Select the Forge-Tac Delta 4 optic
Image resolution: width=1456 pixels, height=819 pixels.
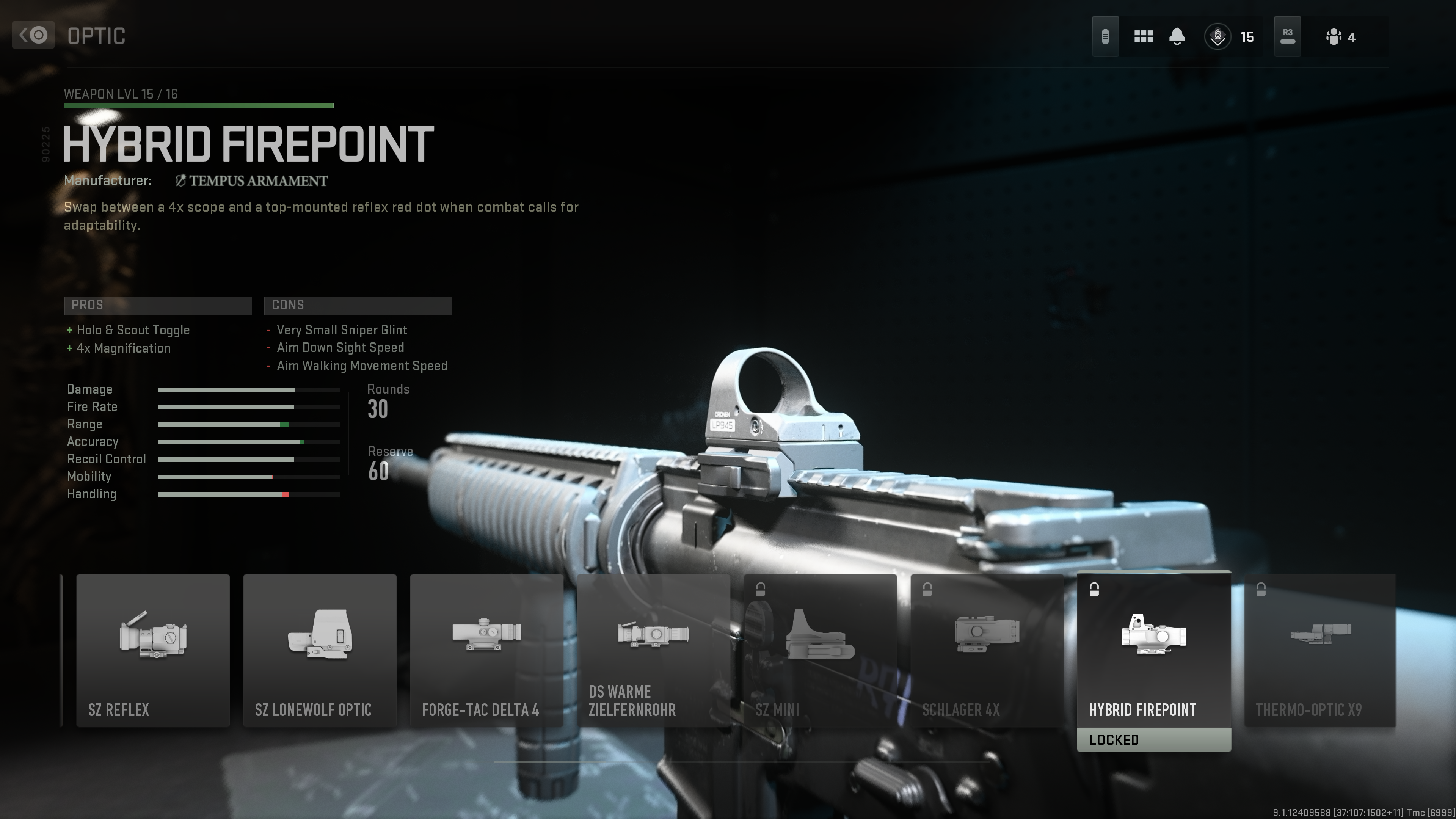click(486, 650)
